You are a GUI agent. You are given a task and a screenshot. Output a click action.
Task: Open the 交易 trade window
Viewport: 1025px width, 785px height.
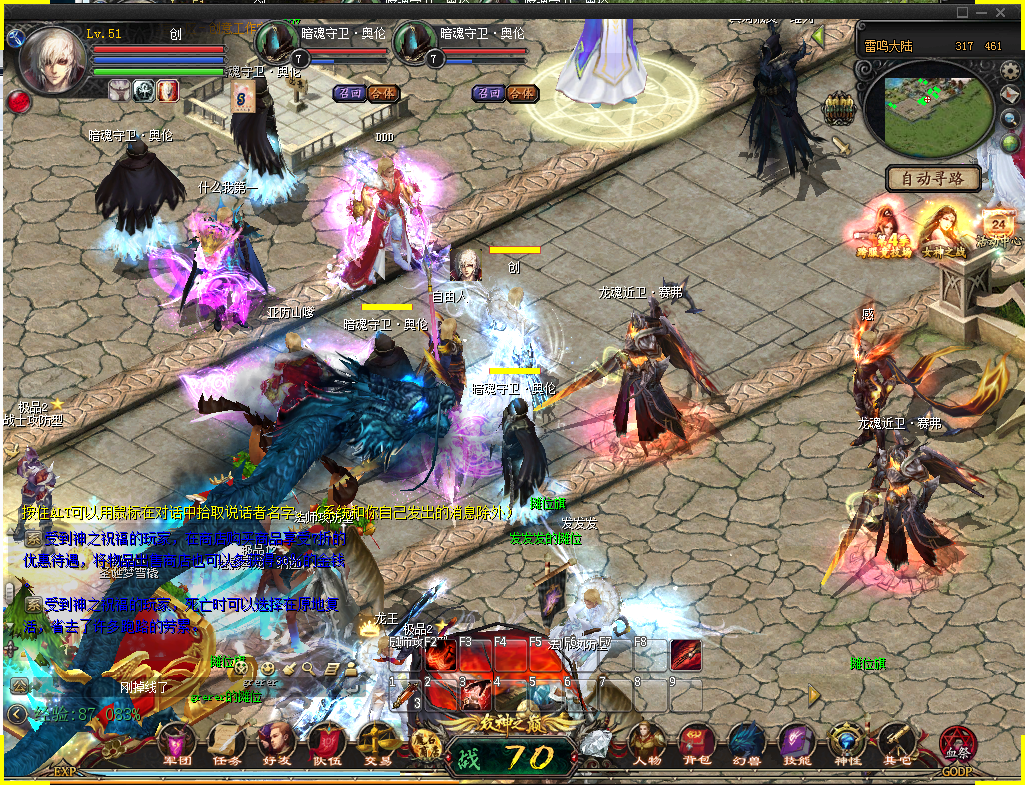pos(376,743)
